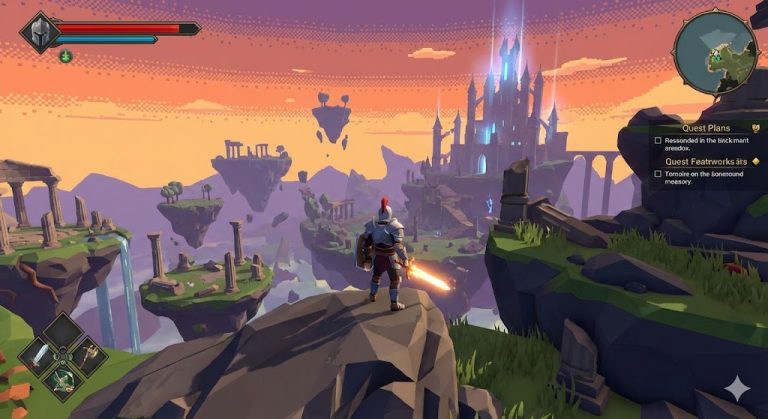Click the sparkle icon in the corner
This screenshot has height=419, width=768.
pyautogui.click(x=738, y=389)
